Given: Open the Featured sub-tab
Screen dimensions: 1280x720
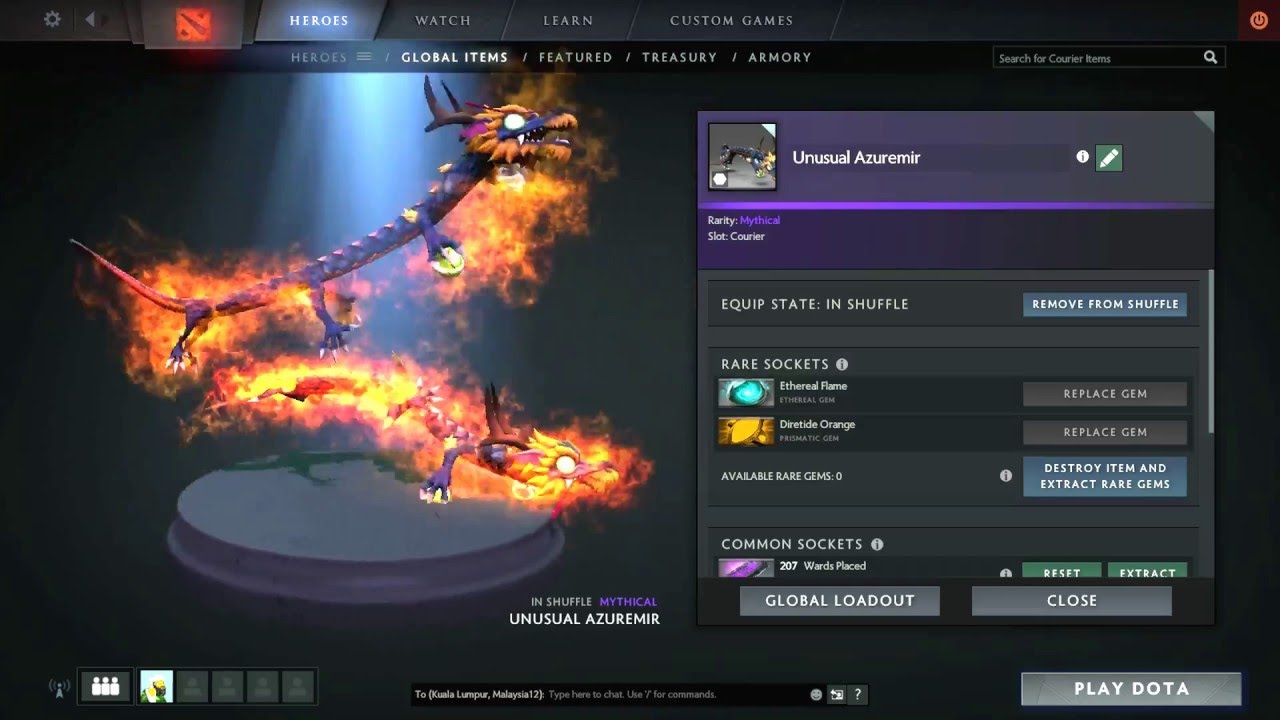Looking at the screenshot, I should pyautogui.click(x=575, y=58).
